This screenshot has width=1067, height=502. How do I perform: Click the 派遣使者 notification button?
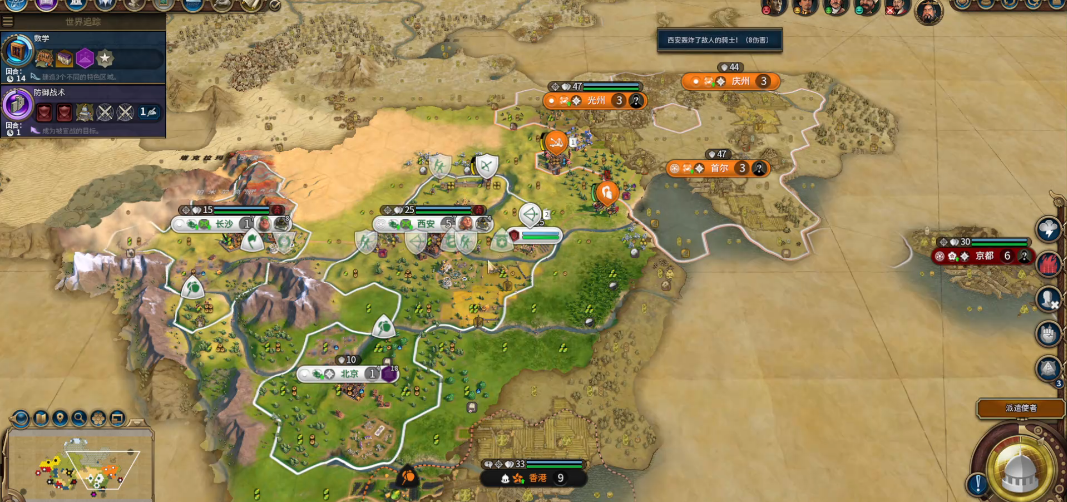[1020, 408]
